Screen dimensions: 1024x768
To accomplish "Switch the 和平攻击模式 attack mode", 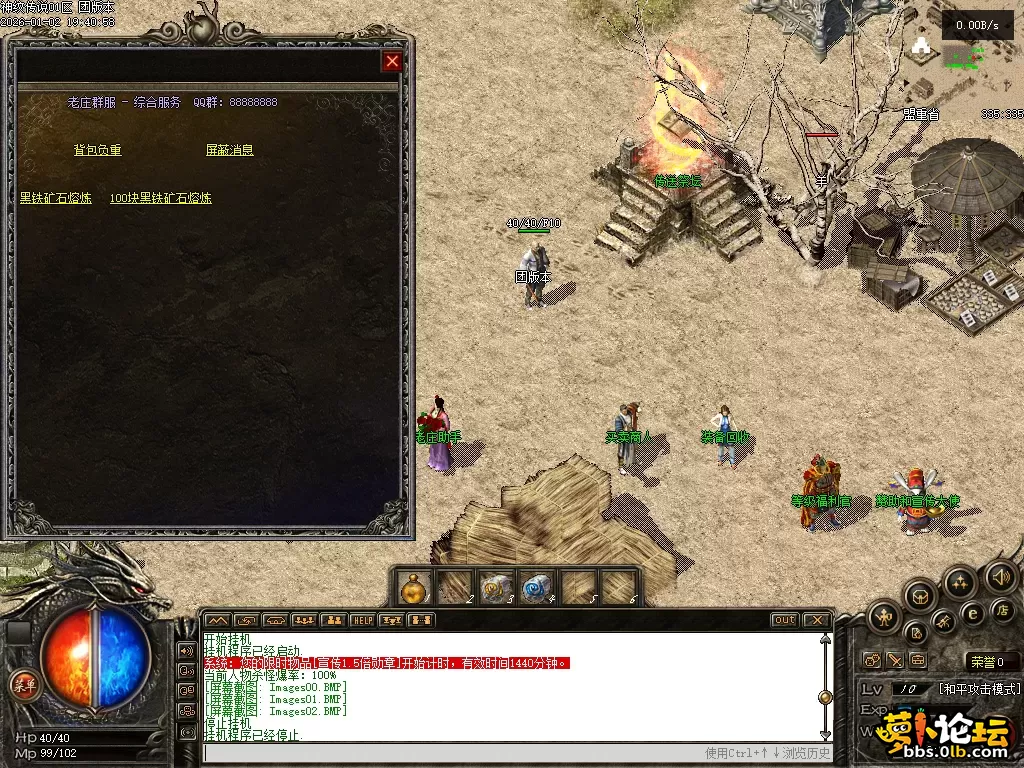I will [x=979, y=689].
